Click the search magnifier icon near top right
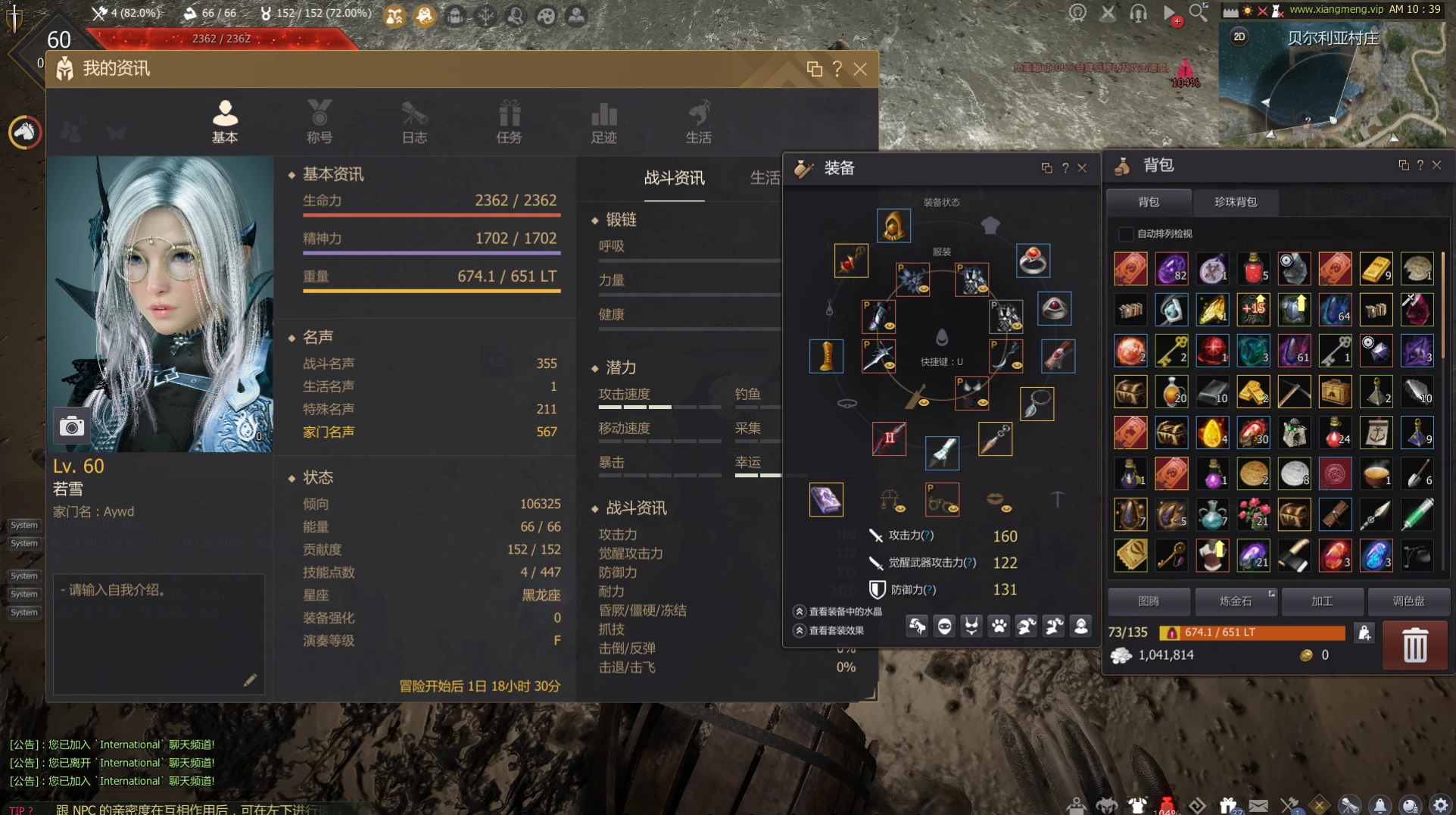The height and width of the screenshot is (815, 1456). tap(1199, 12)
